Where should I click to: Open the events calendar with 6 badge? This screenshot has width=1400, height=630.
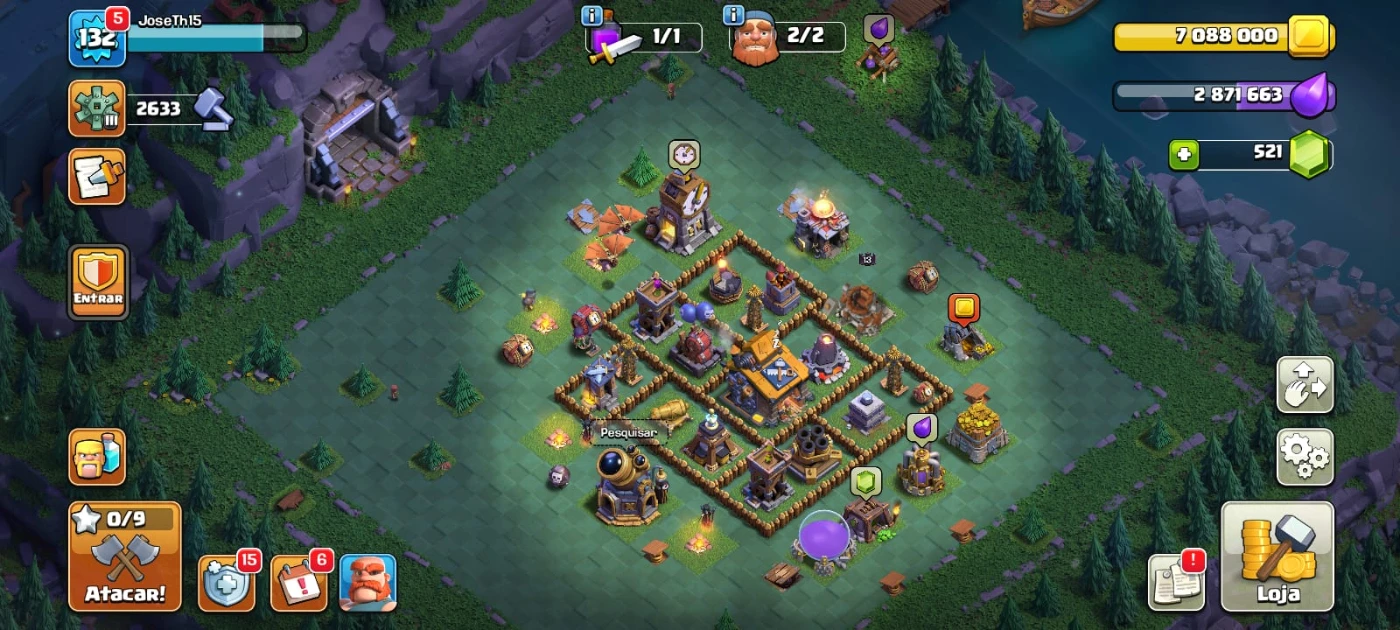click(298, 582)
